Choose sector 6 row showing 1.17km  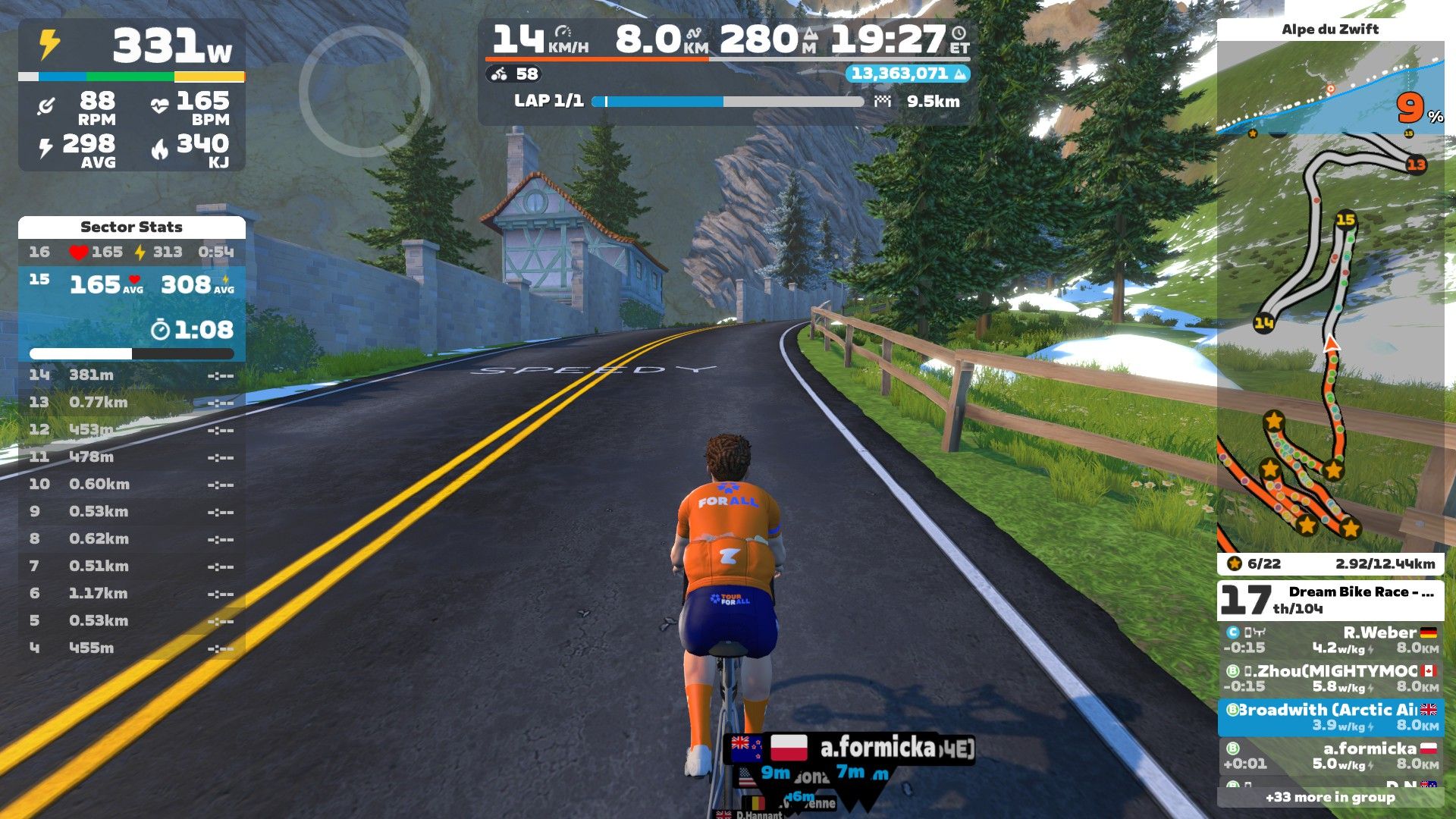131,593
